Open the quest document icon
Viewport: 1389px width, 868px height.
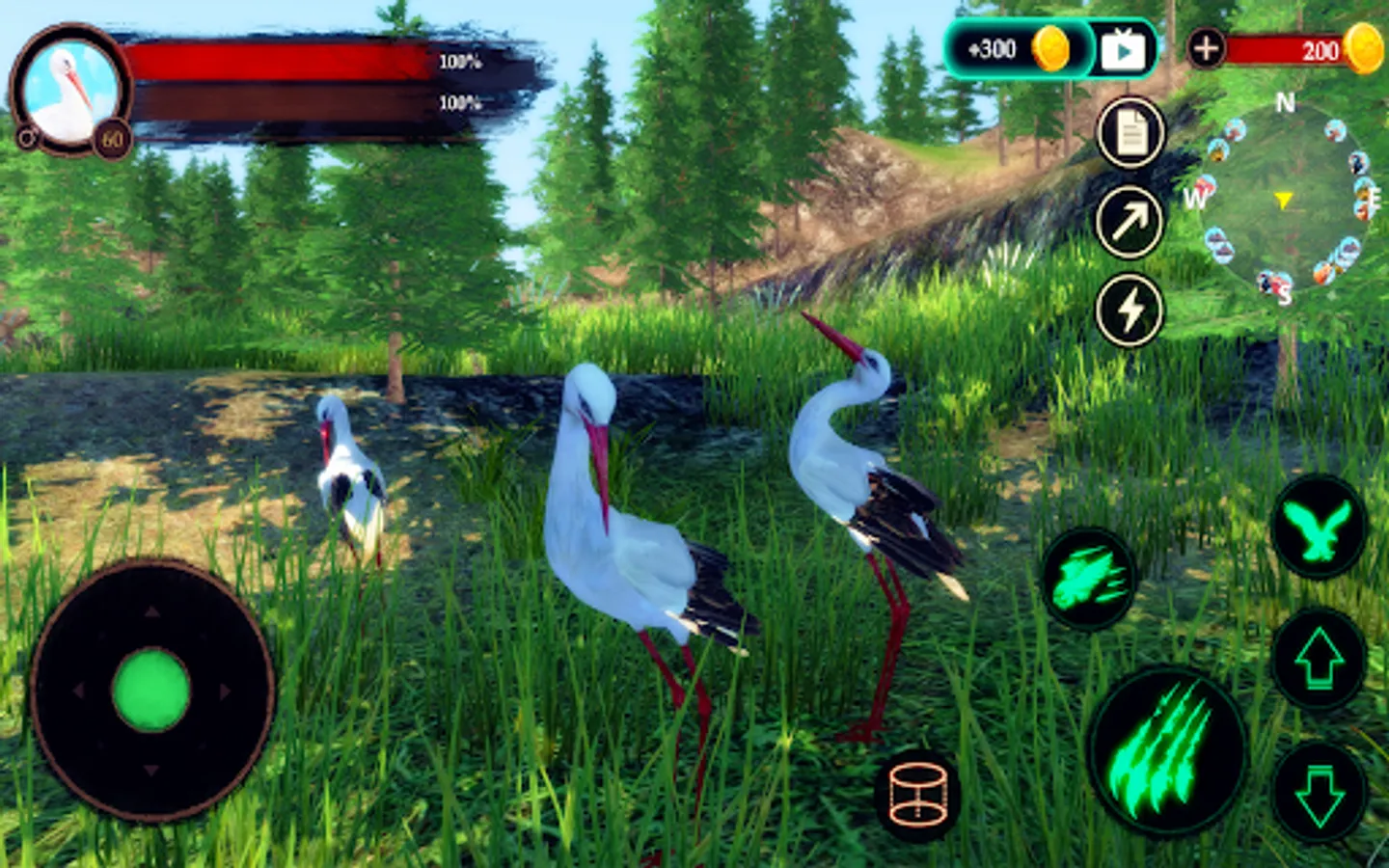(1130, 133)
